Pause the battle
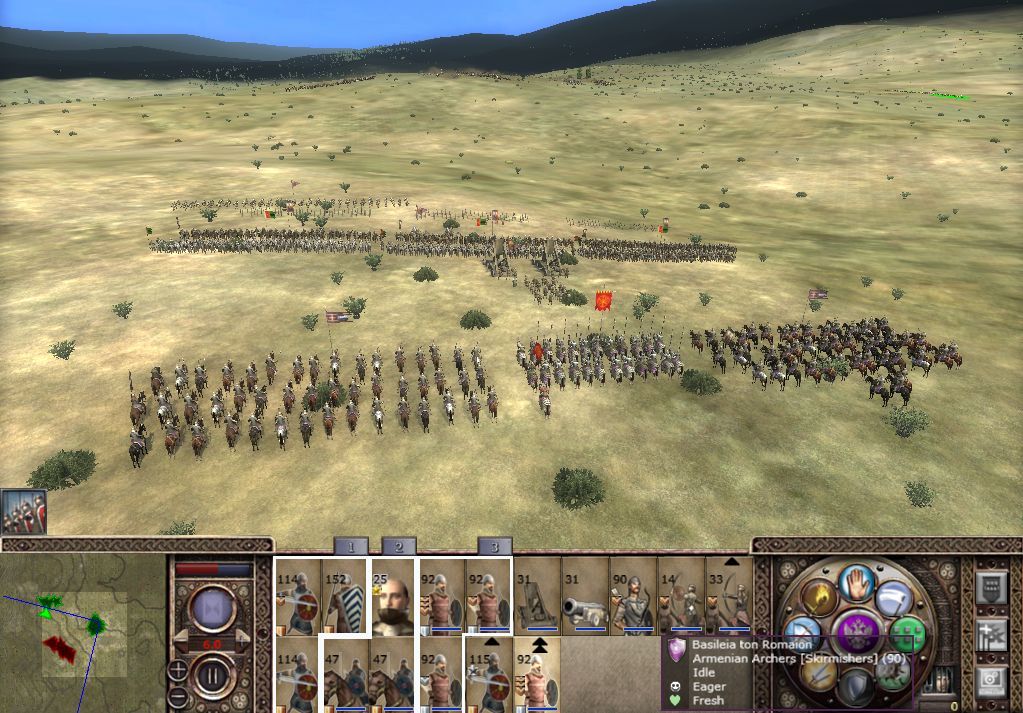 212,674
